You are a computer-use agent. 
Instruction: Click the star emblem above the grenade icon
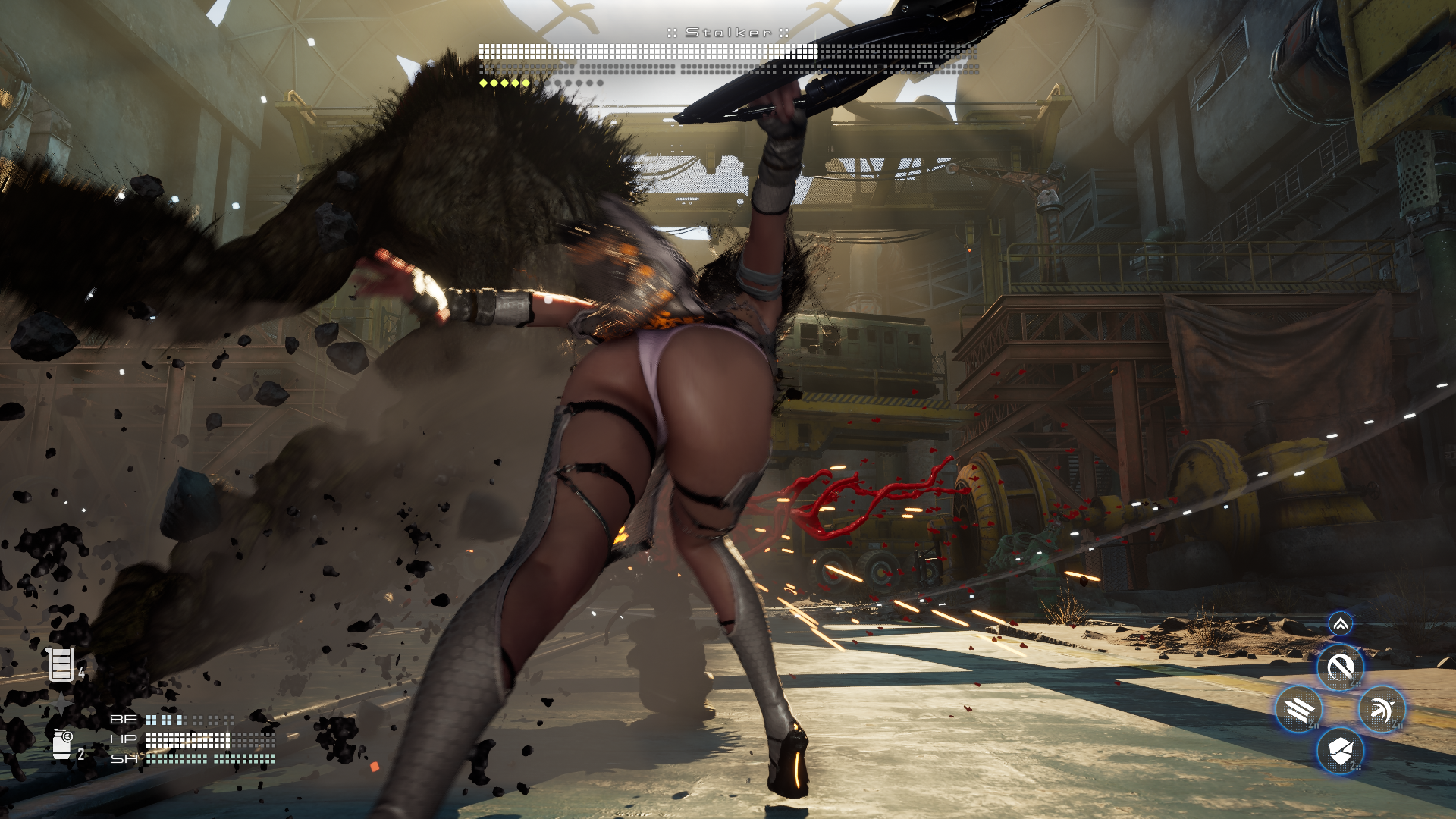60,702
